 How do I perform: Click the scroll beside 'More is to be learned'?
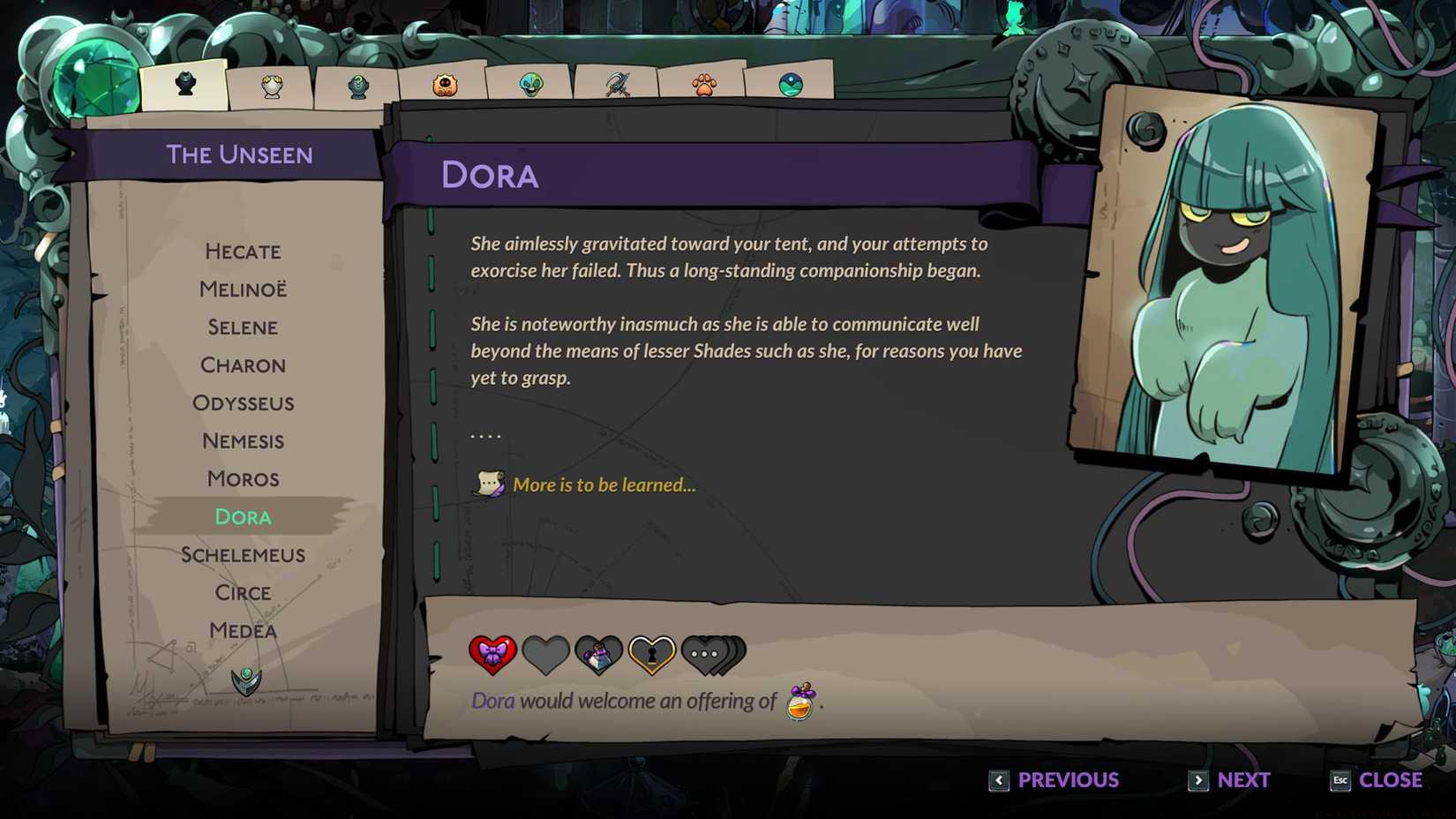[487, 484]
